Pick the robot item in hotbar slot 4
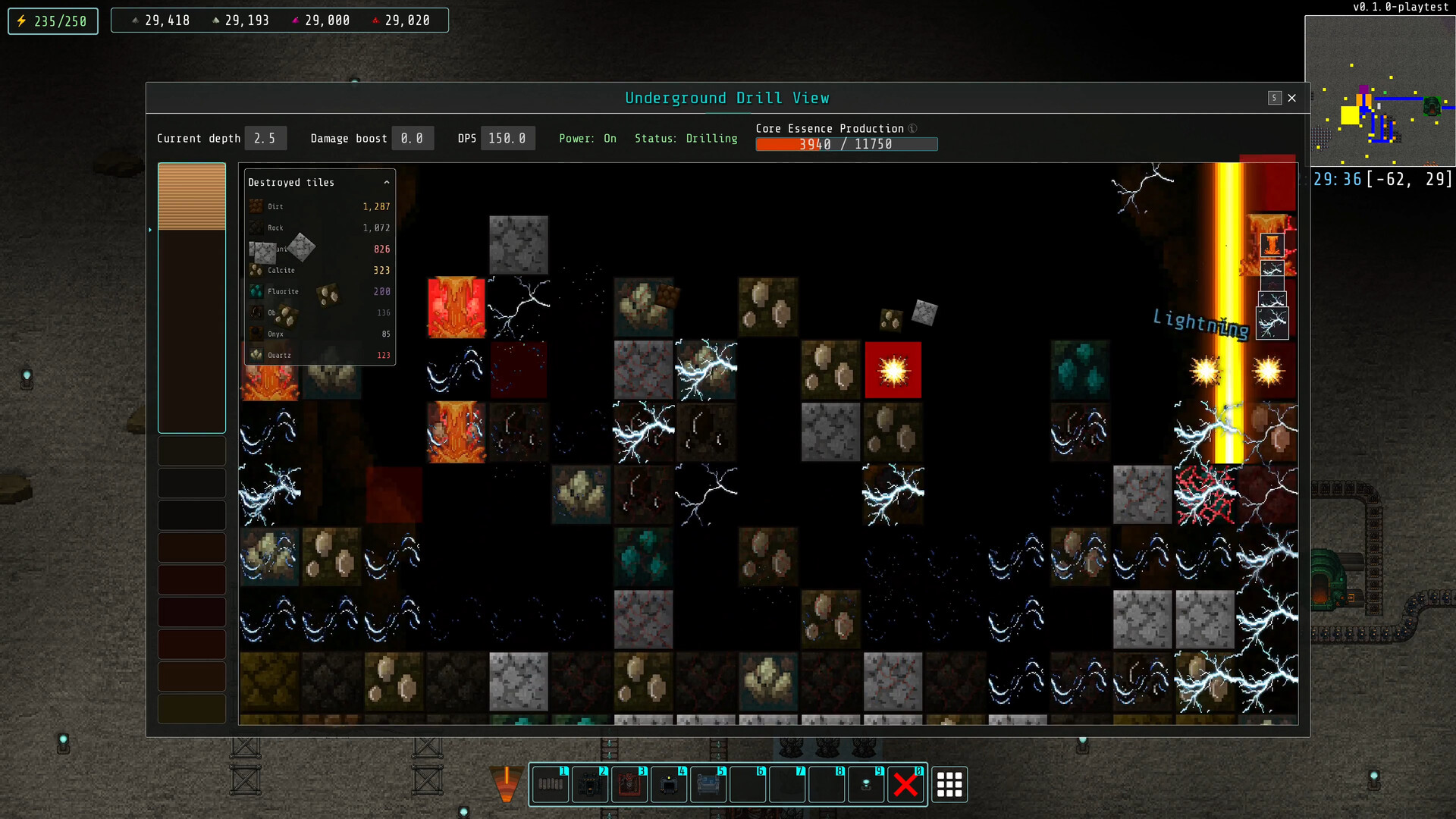The image size is (1456, 819). 670,785
